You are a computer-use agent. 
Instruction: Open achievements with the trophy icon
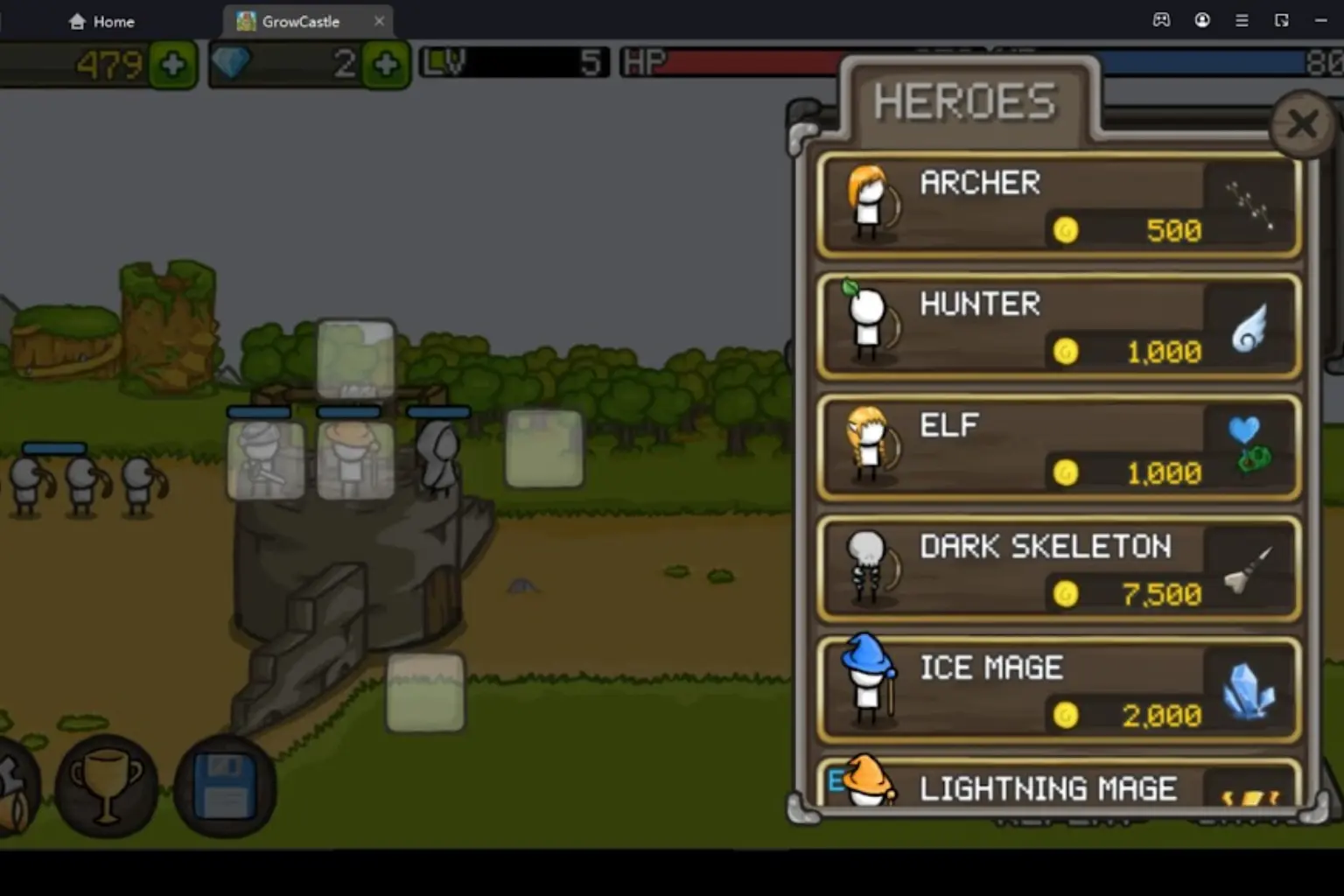click(105, 786)
